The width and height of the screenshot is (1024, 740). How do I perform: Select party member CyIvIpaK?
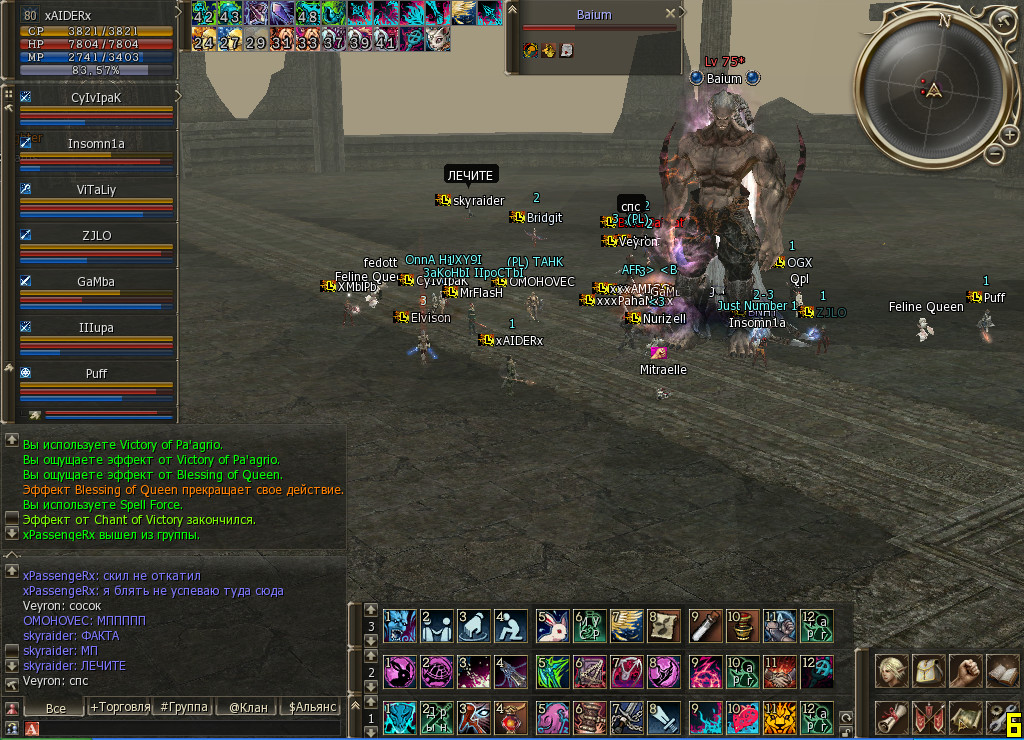[x=96, y=98]
